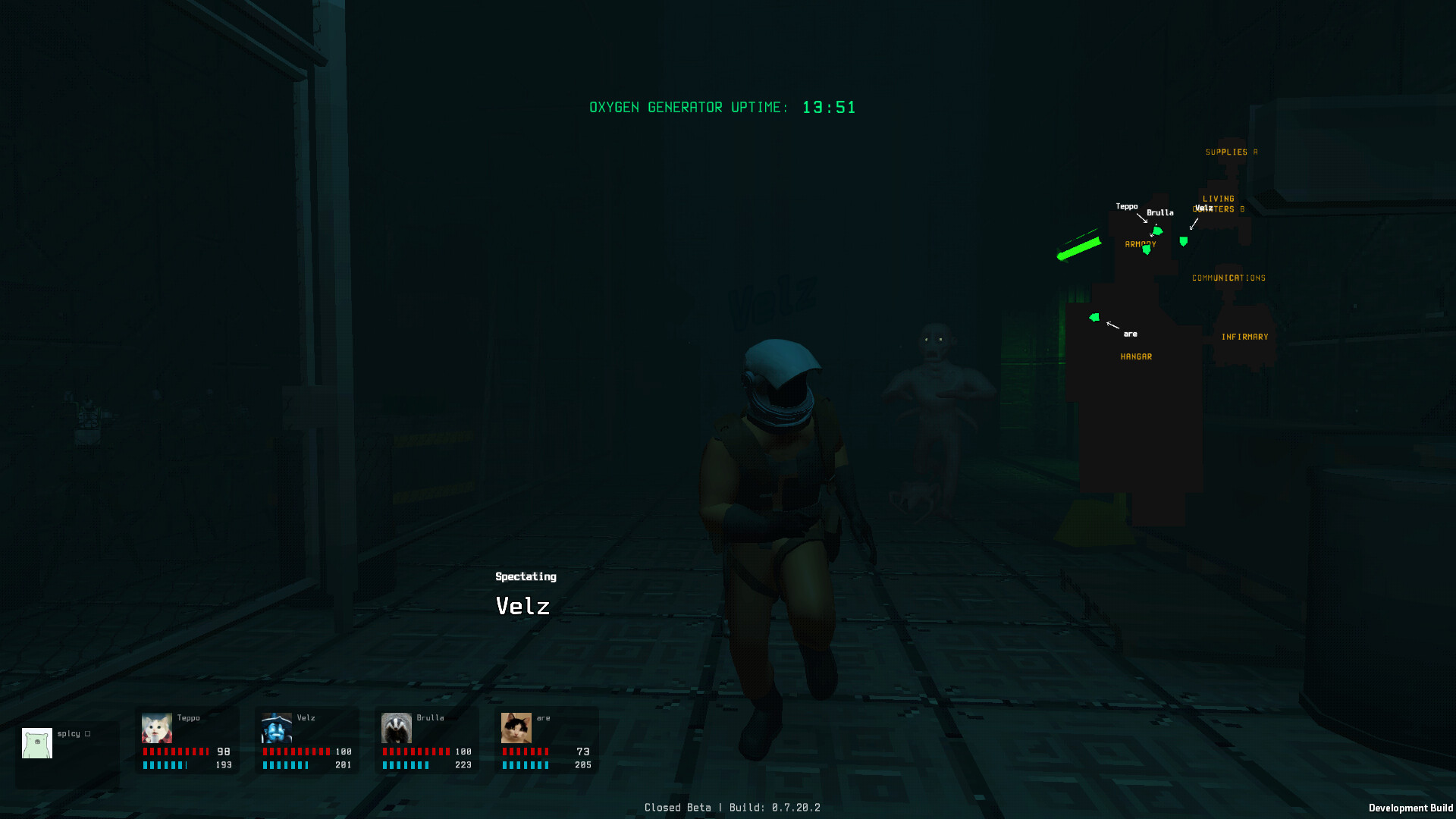
Task: Toggle the oxygen generator uptime display
Action: tap(722, 107)
